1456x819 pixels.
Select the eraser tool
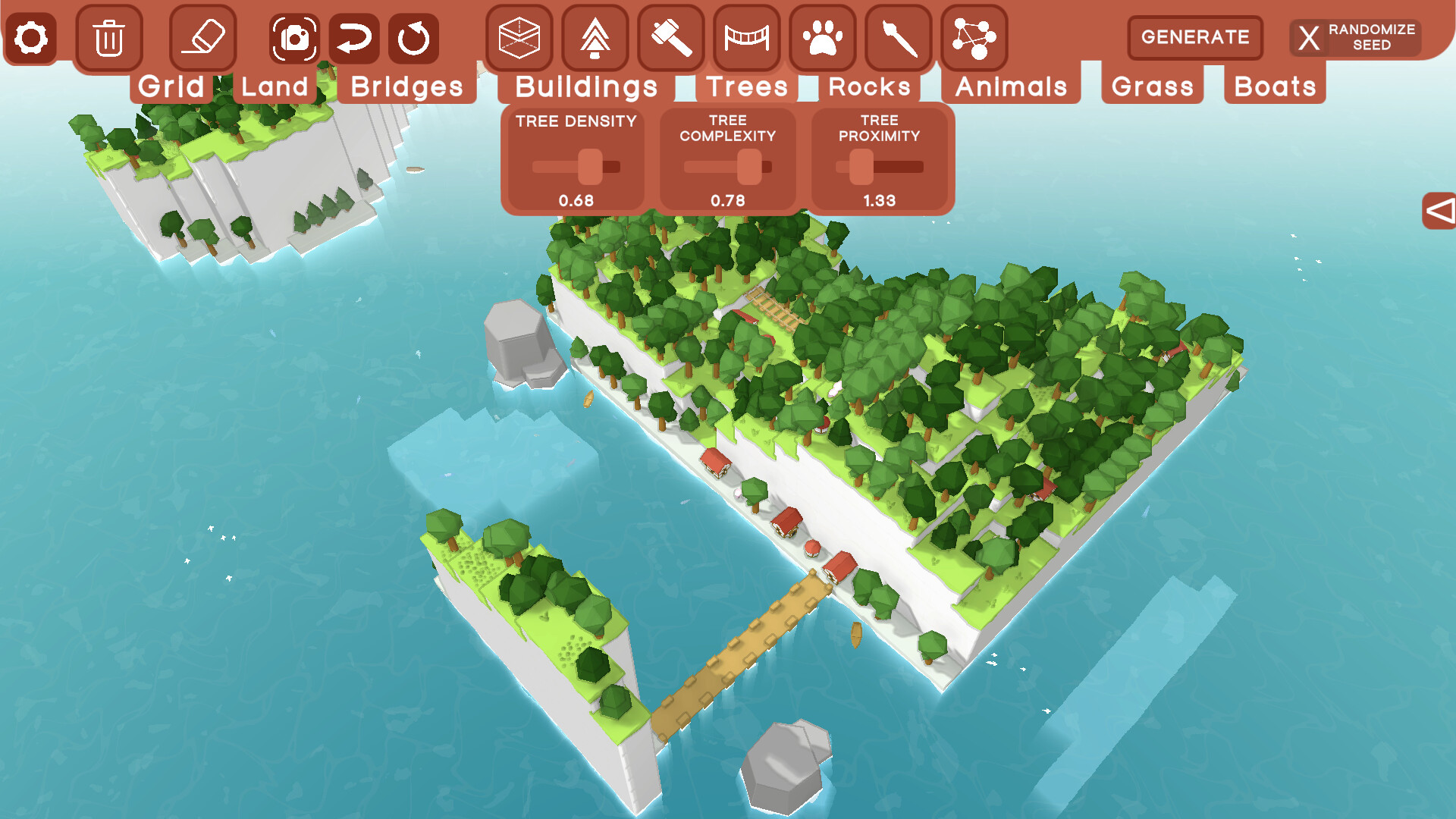coord(203,37)
